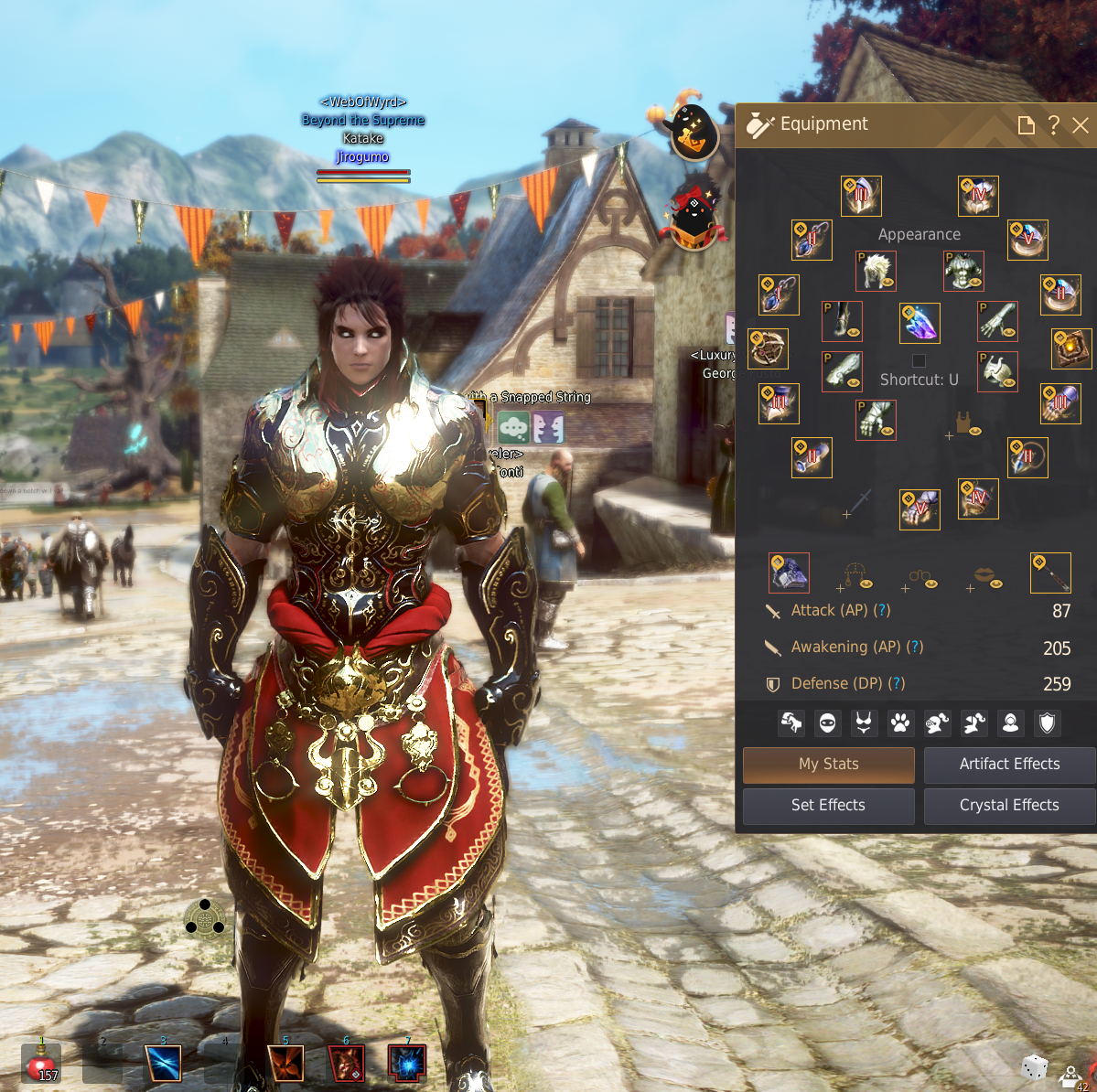1097x1092 pixels.
Task: Open Crystal Effects
Action: click(1009, 806)
